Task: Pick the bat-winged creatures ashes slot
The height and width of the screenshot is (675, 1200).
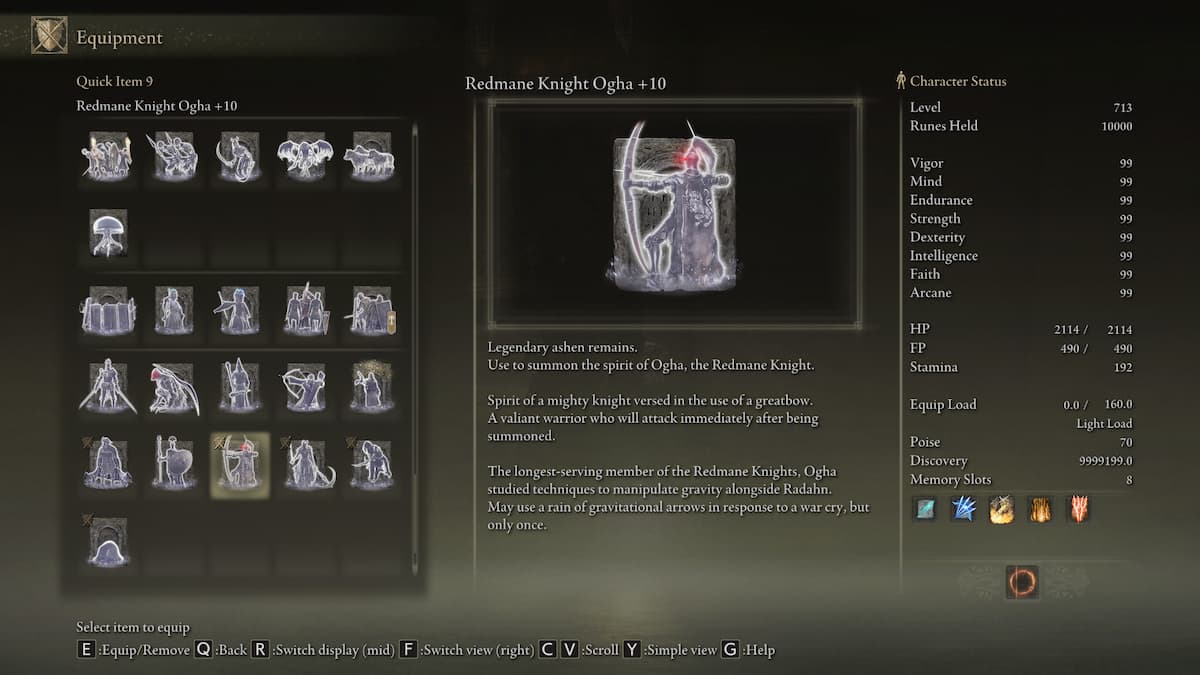Action: tap(303, 156)
